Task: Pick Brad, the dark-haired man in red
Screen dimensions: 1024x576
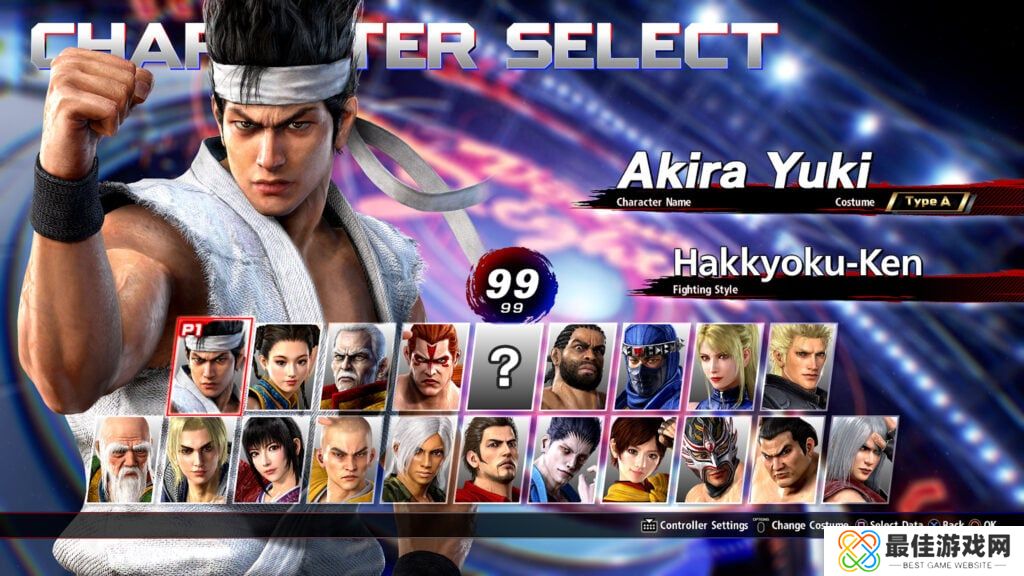Action: coord(493,459)
